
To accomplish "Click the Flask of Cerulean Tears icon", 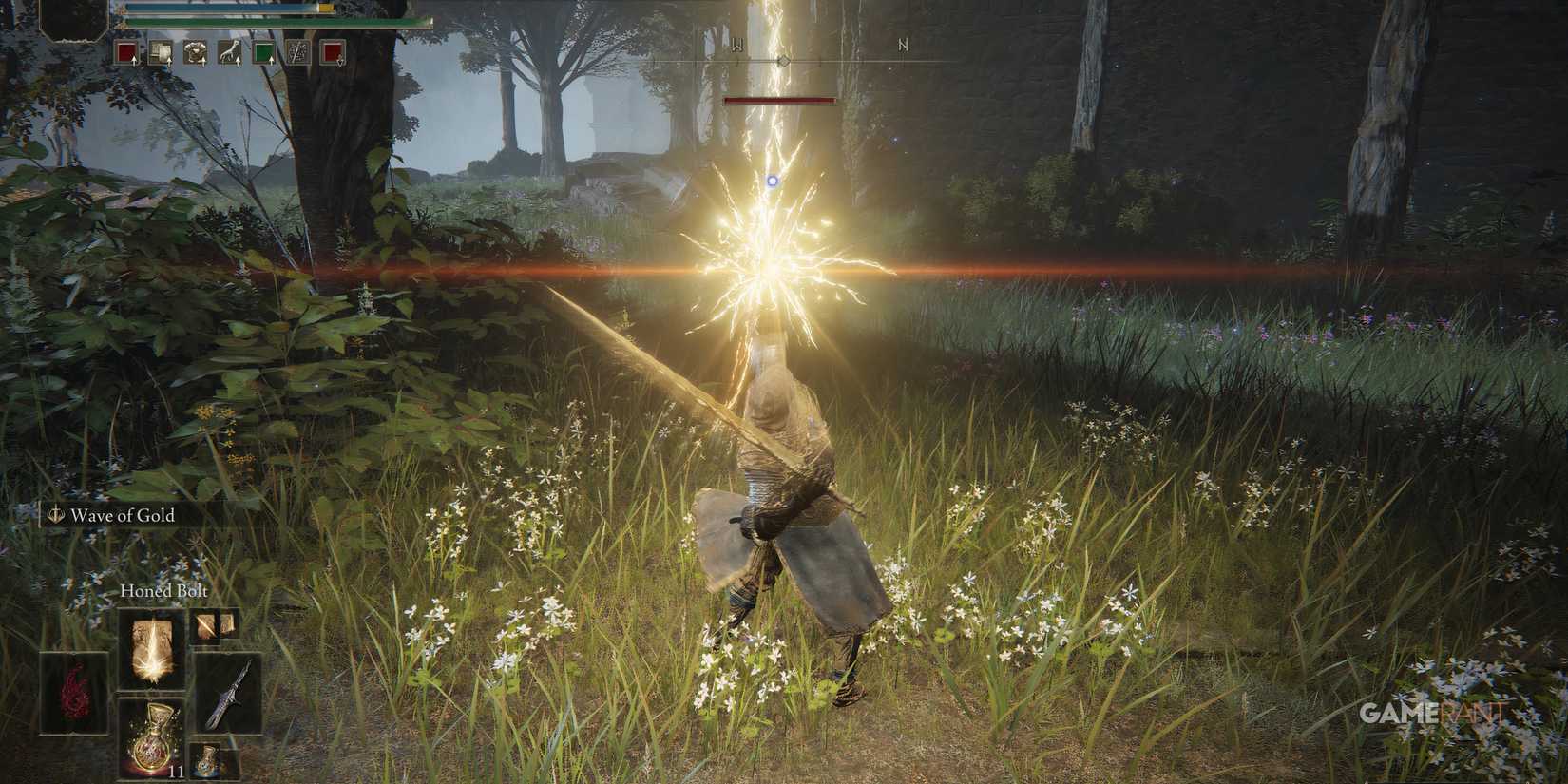I will coord(207,759).
